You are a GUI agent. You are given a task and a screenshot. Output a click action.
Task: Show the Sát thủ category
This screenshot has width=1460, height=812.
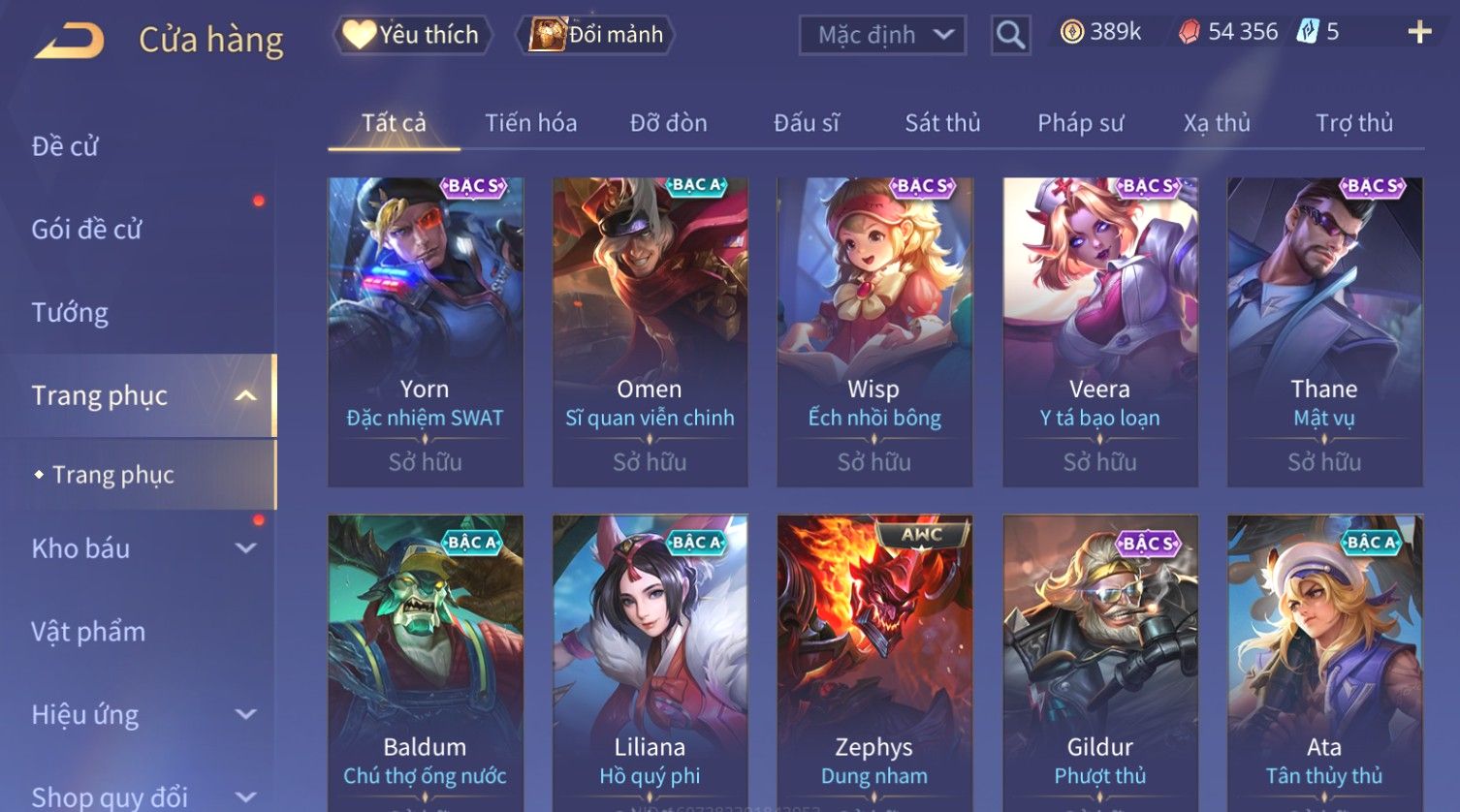point(942,123)
